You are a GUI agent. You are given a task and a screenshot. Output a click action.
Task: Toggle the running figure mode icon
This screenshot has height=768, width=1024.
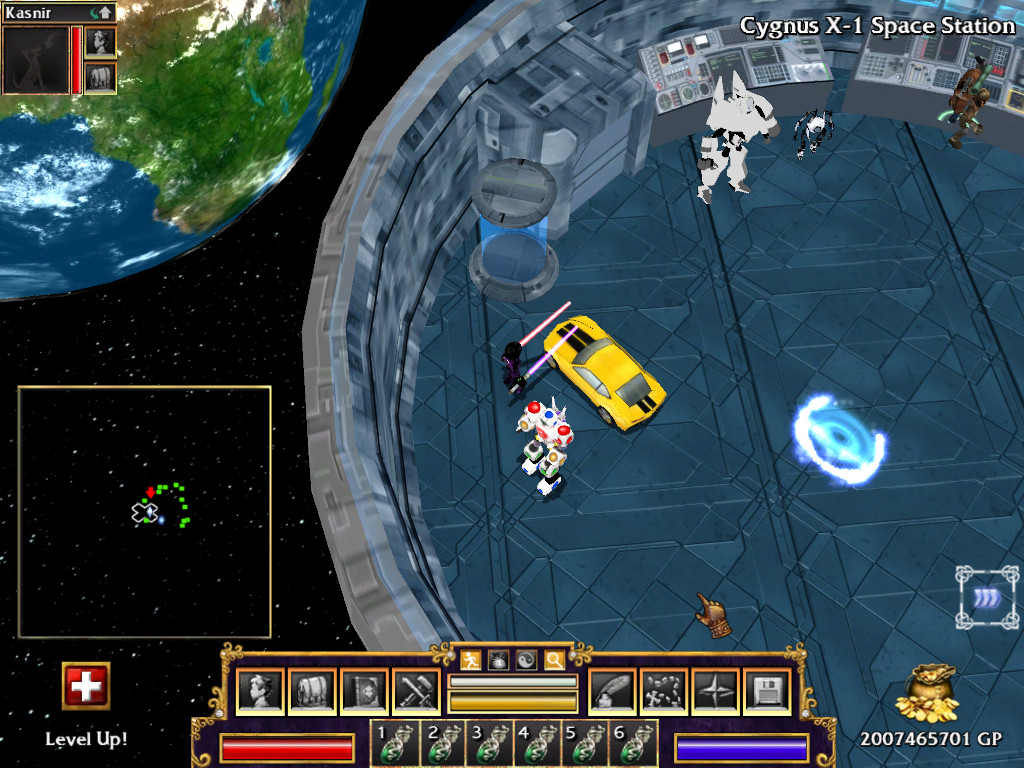point(471,659)
